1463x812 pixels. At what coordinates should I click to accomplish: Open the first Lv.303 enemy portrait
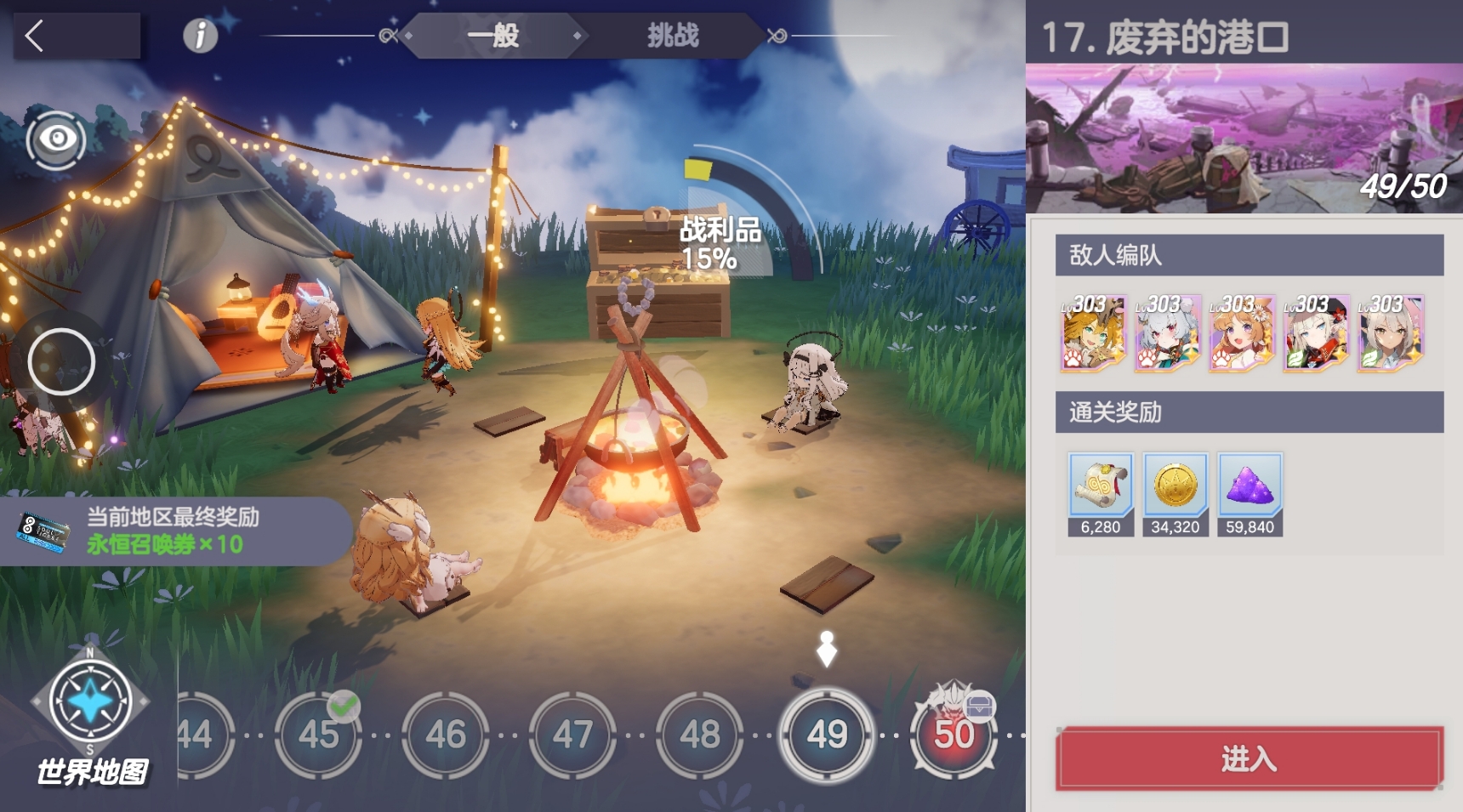1093,333
